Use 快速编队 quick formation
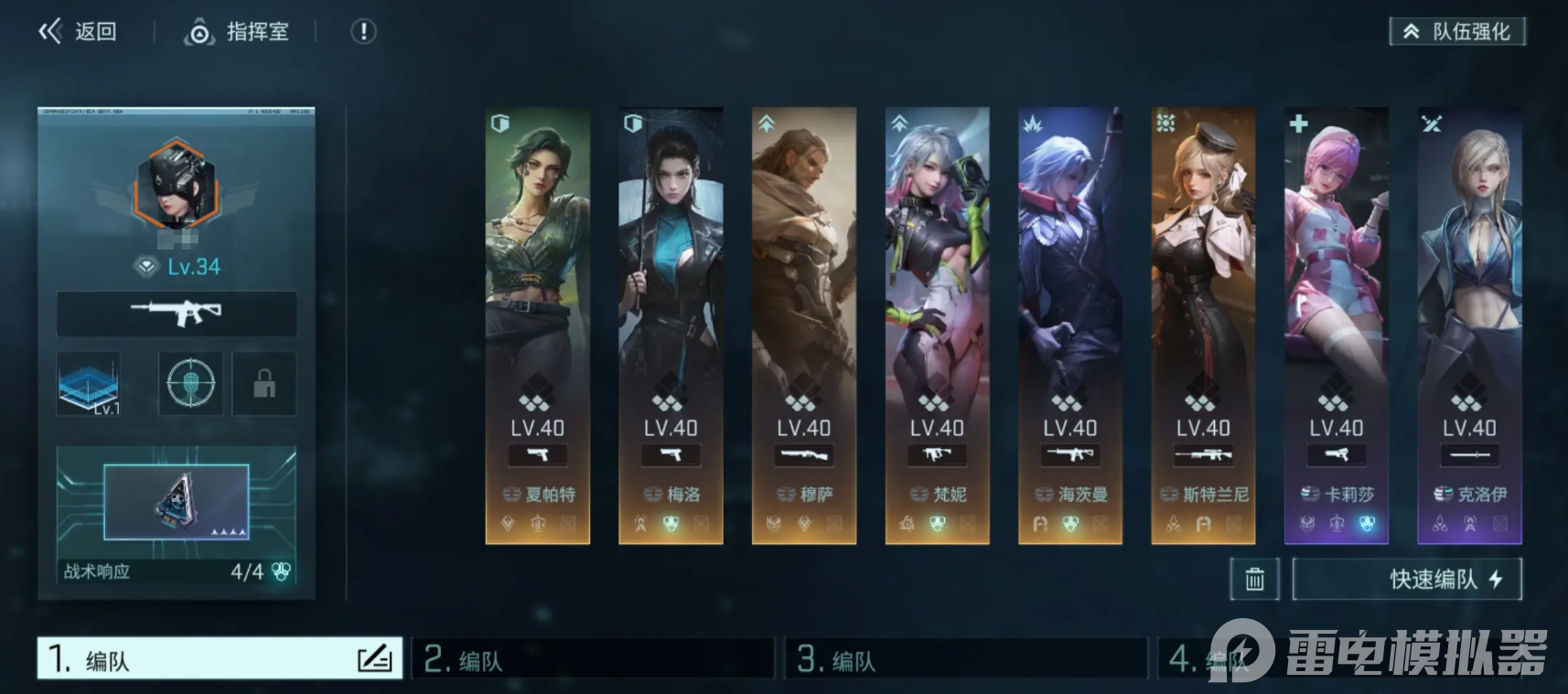 1407,579
